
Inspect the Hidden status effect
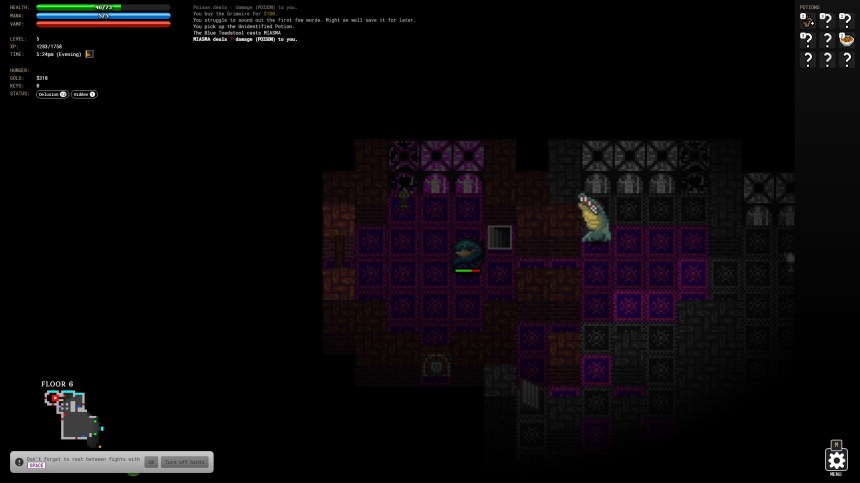point(84,94)
